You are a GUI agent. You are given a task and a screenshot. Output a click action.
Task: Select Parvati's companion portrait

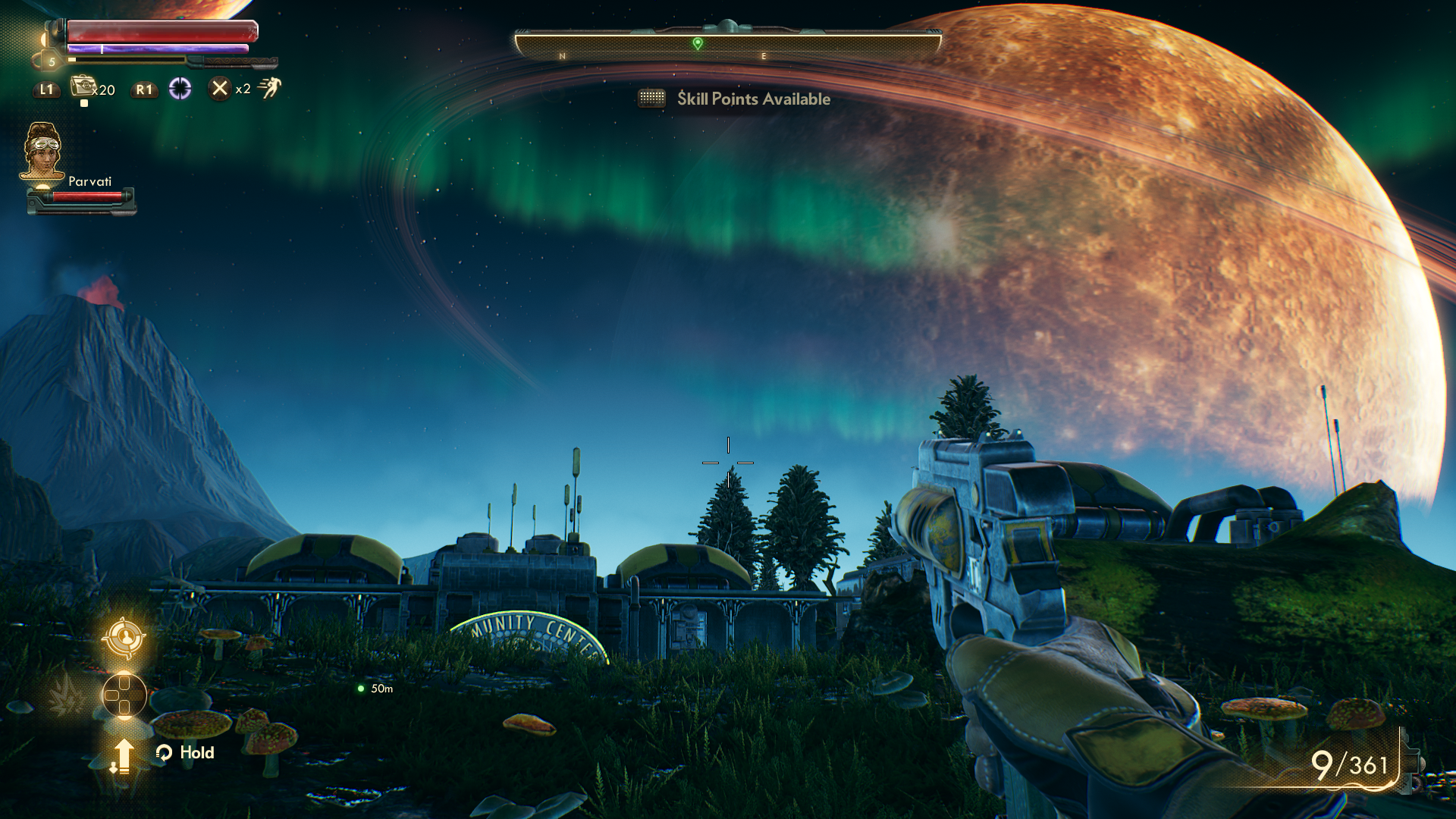[x=42, y=150]
